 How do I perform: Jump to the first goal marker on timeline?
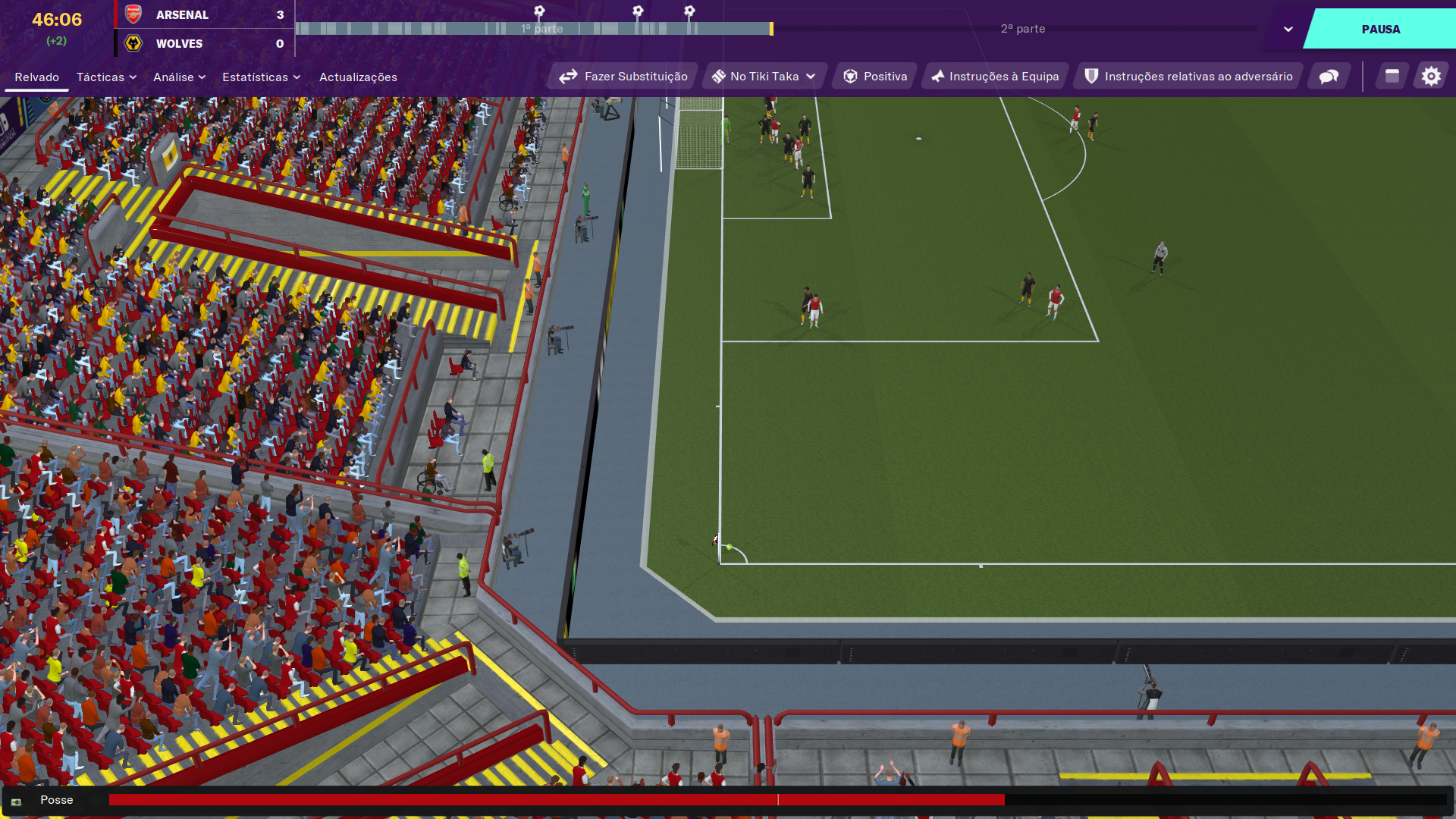click(x=539, y=11)
